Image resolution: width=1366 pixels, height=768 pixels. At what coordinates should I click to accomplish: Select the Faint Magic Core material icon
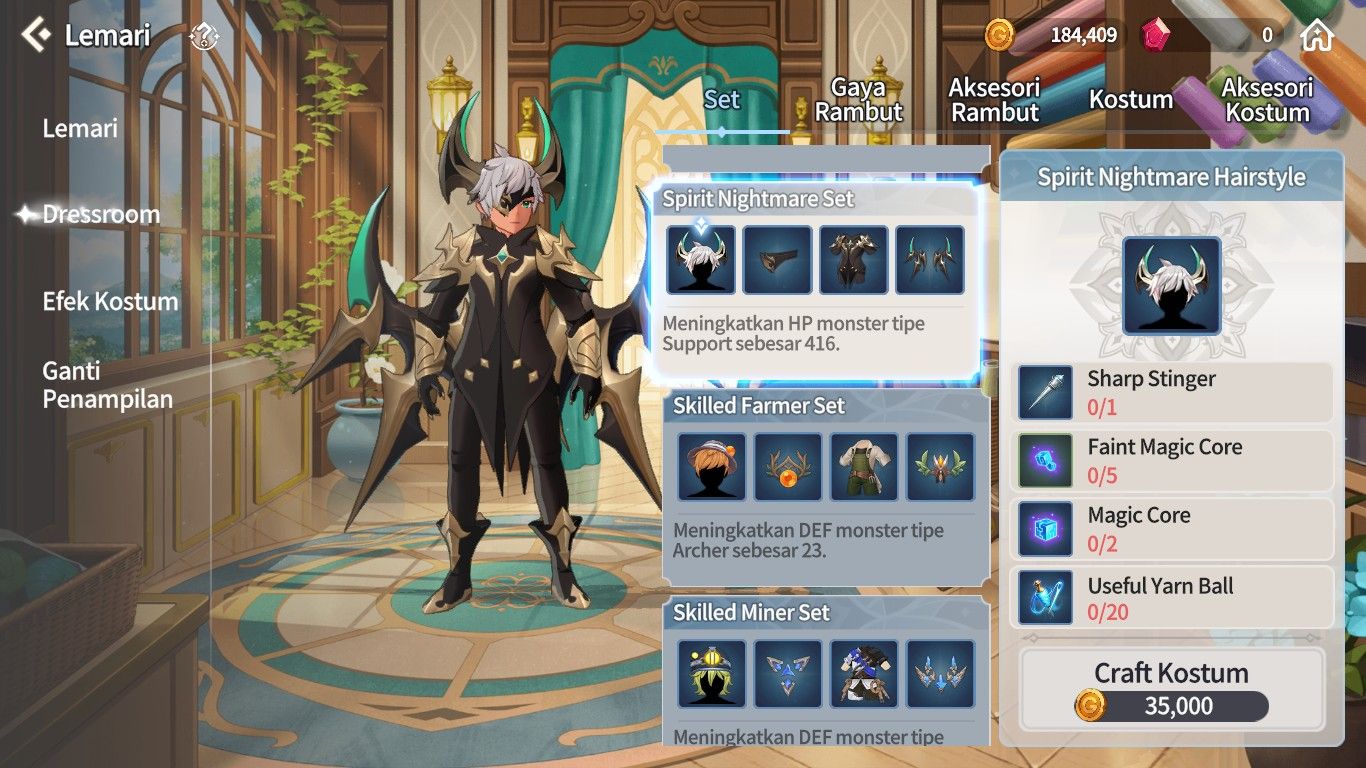1045,459
